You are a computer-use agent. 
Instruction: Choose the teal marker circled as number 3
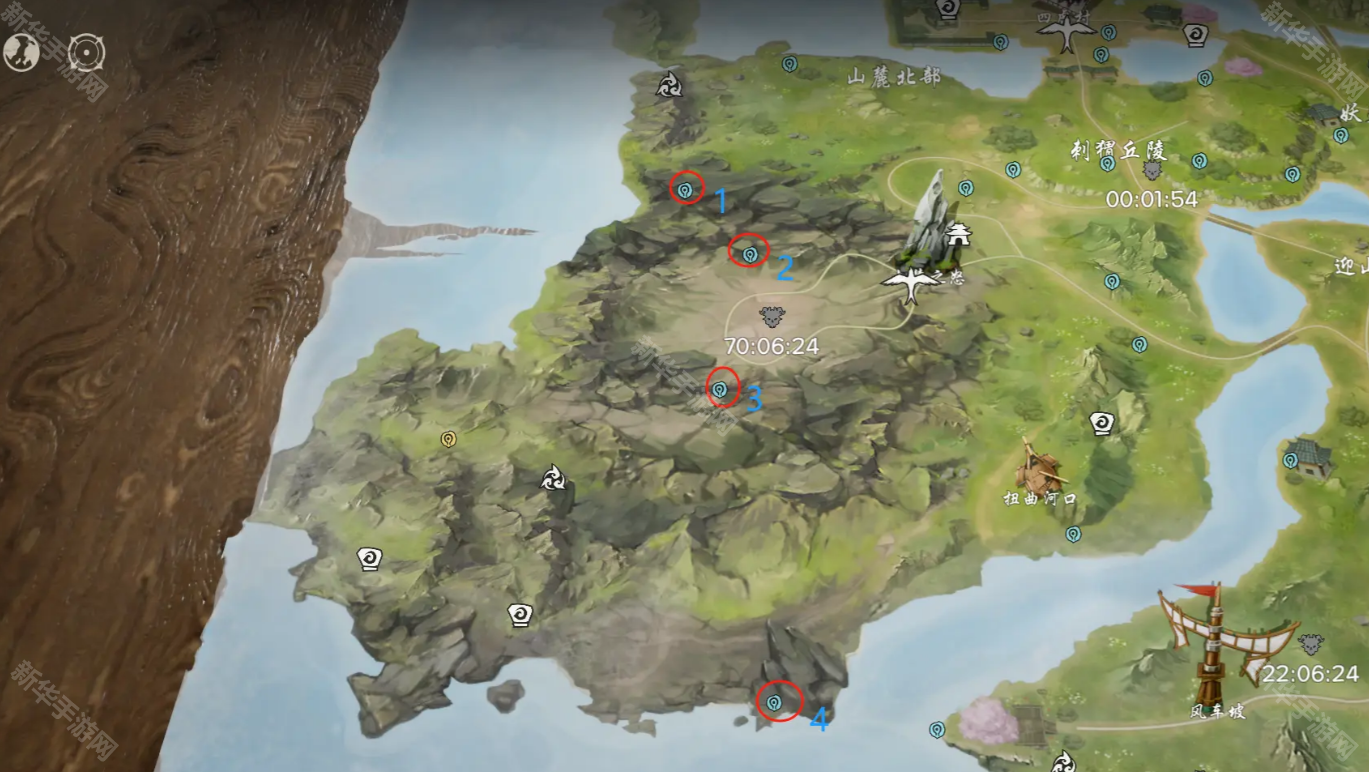pyautogui.click(x=719, y=389)
